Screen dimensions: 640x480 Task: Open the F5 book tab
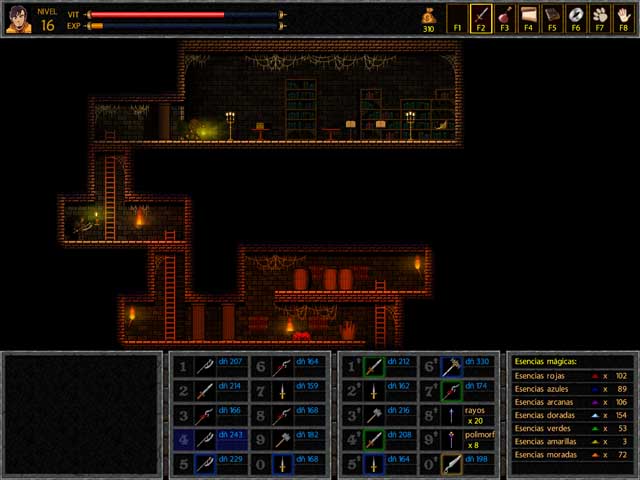[552, 17]
